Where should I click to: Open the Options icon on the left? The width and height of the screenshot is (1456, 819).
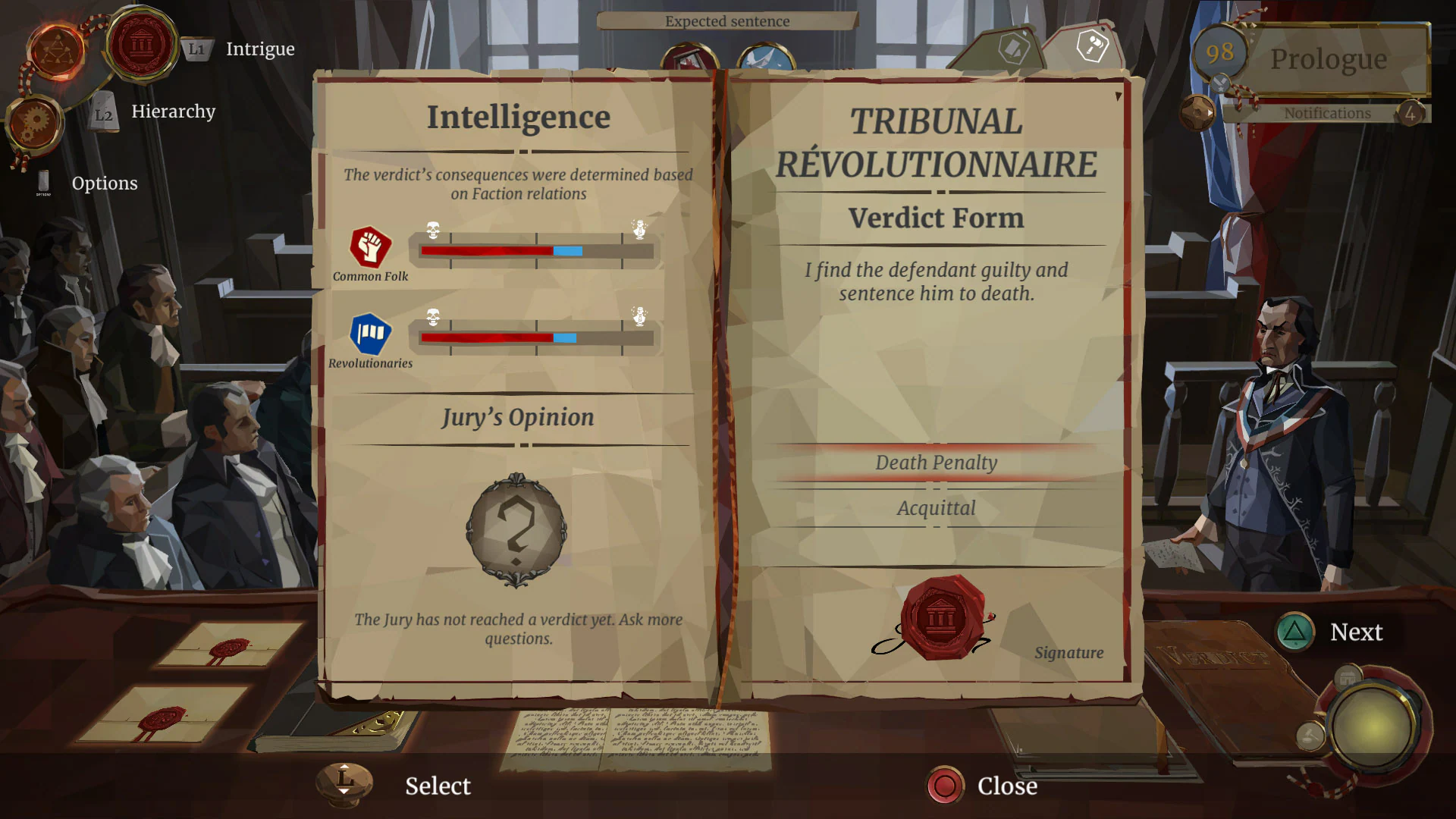pos(43,183)
